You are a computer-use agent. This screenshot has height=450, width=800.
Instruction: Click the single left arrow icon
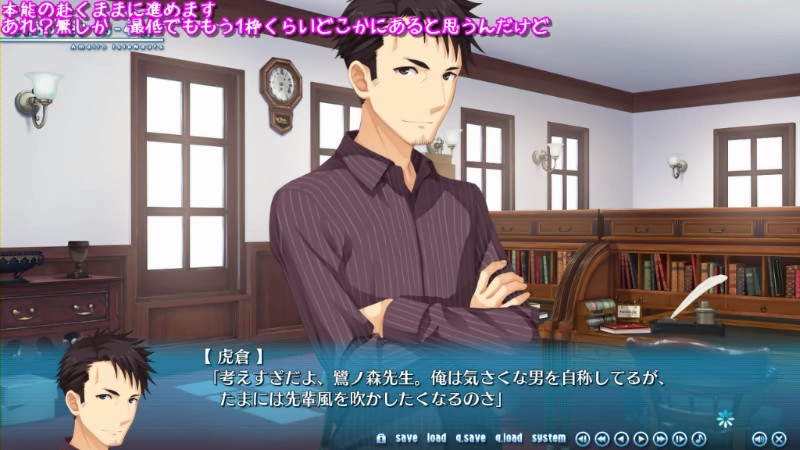[x=621, y=438]
